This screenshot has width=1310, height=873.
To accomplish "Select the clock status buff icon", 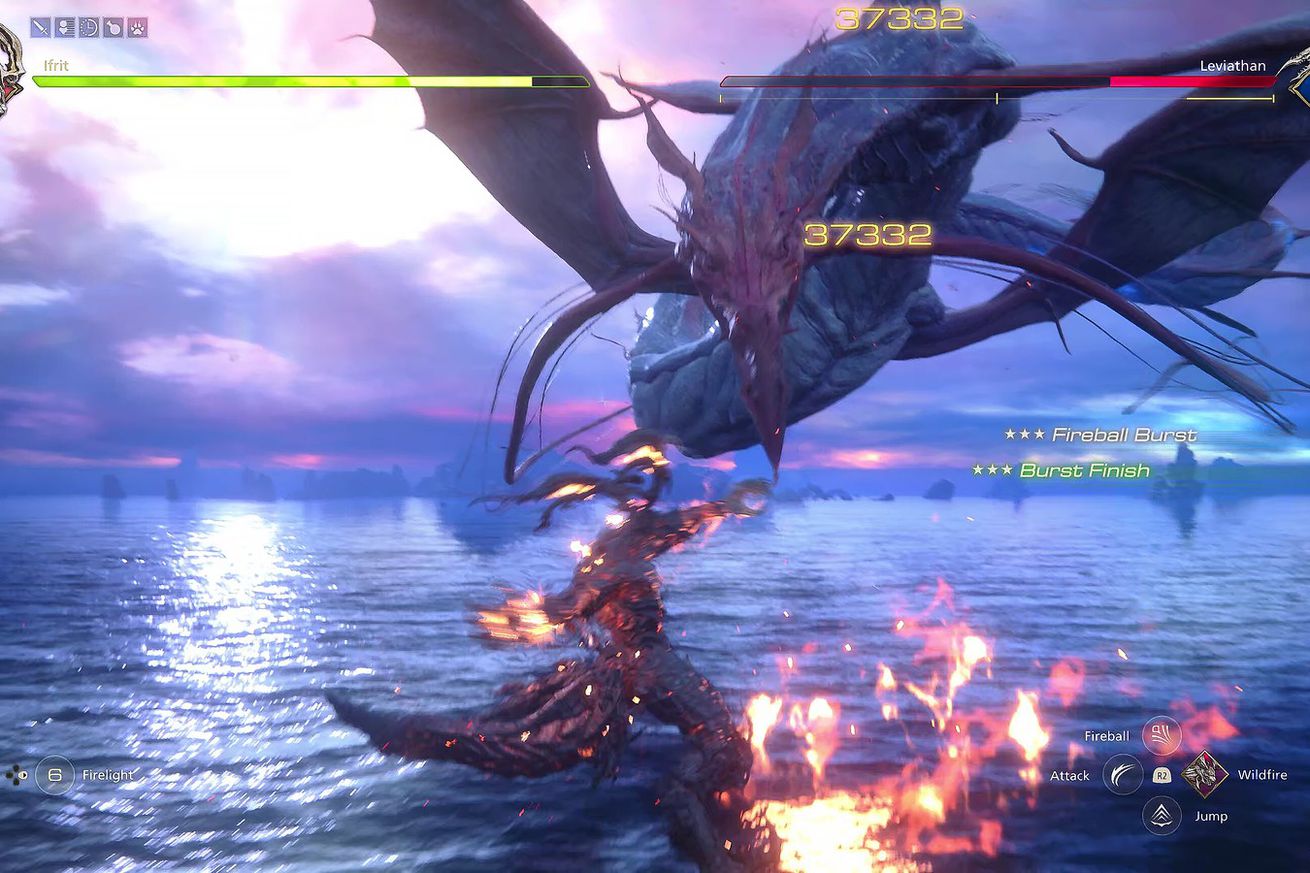I will click(89, 27).
